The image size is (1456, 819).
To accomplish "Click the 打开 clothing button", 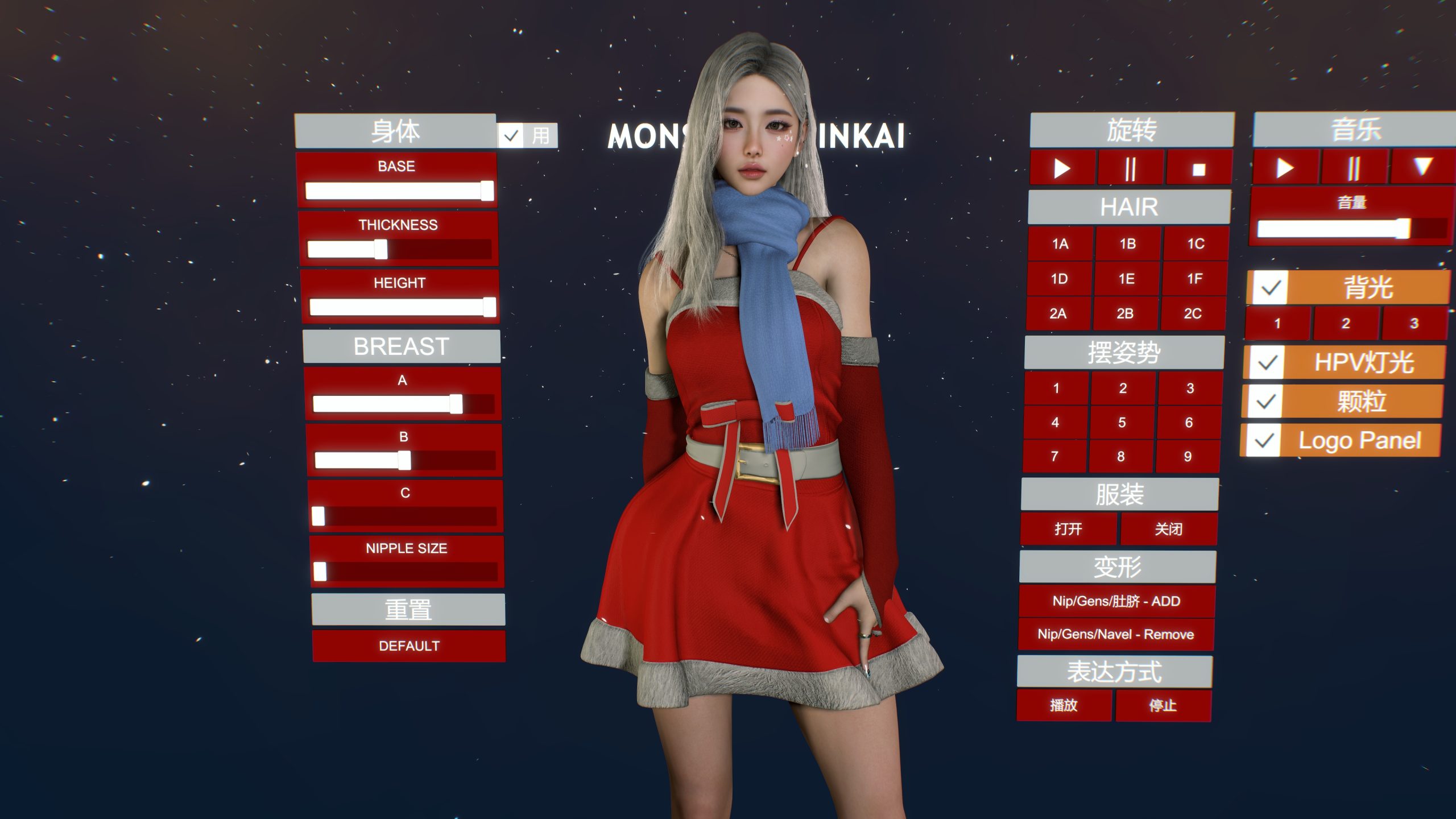I will pos(1068,529).
